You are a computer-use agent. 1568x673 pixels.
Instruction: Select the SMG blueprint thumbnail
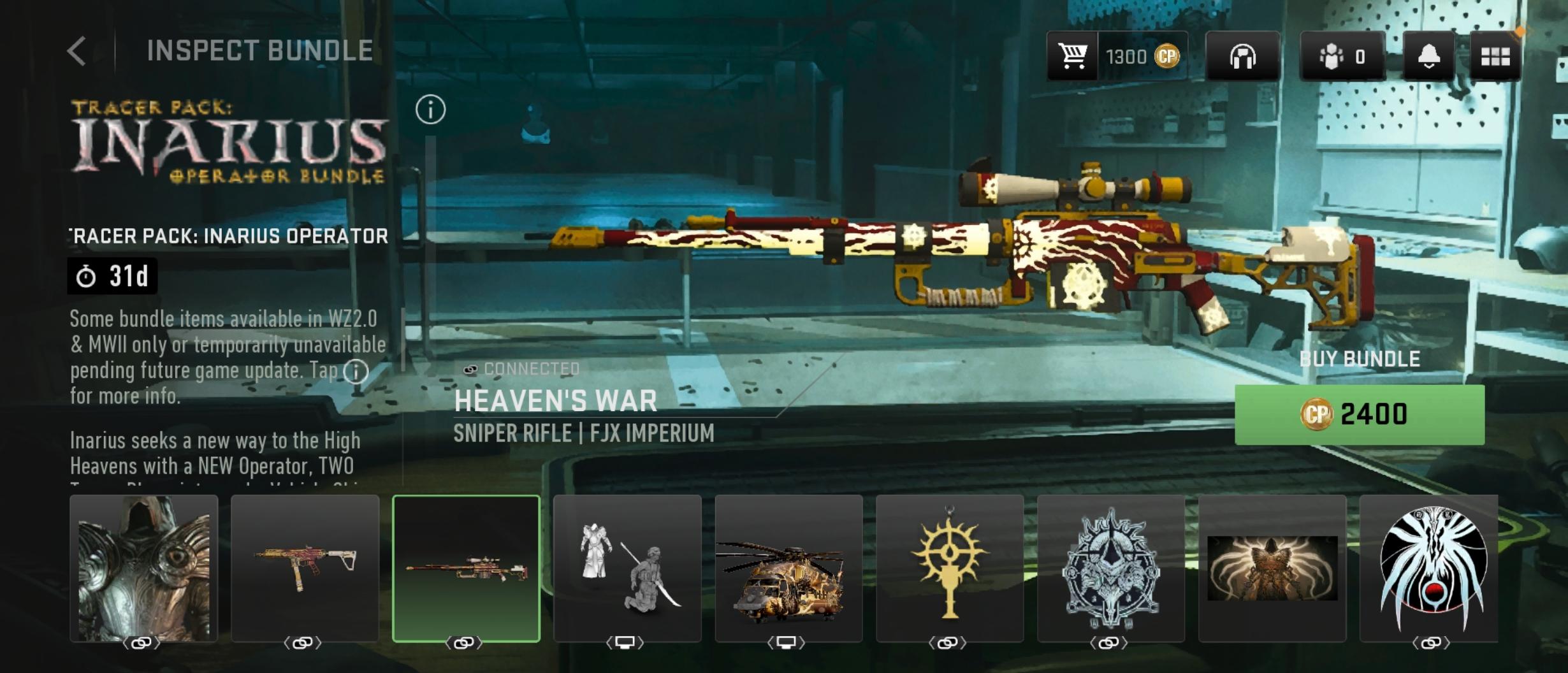[x=305, y=568]
